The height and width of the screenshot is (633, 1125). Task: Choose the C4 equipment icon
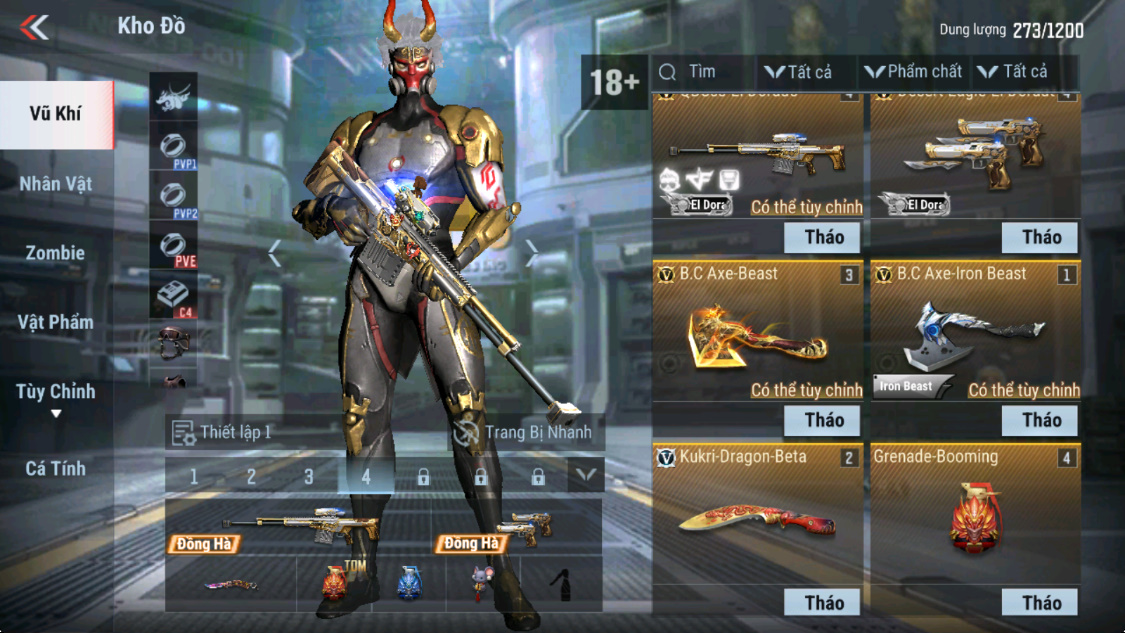173,297
